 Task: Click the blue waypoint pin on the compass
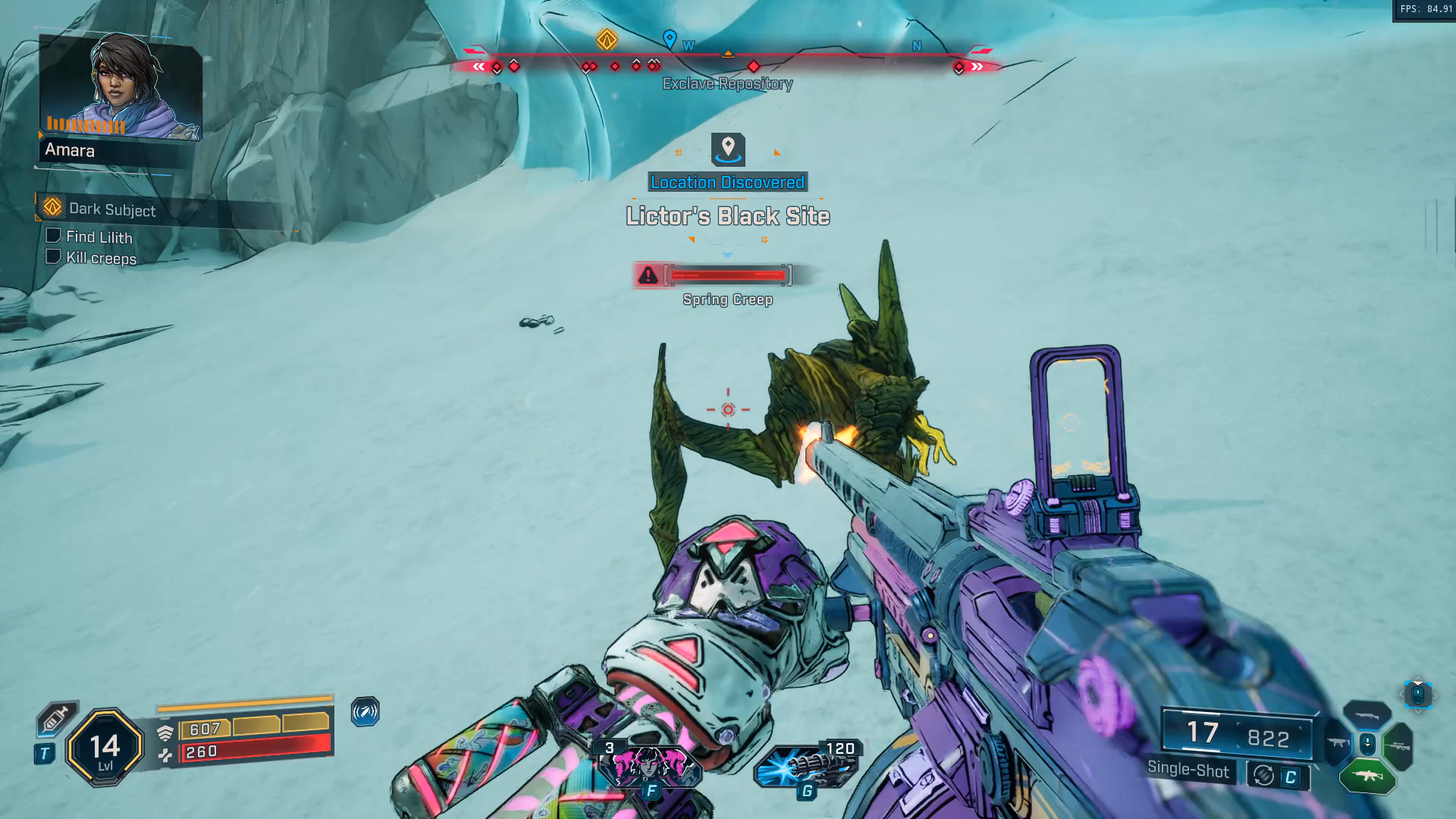670,39
